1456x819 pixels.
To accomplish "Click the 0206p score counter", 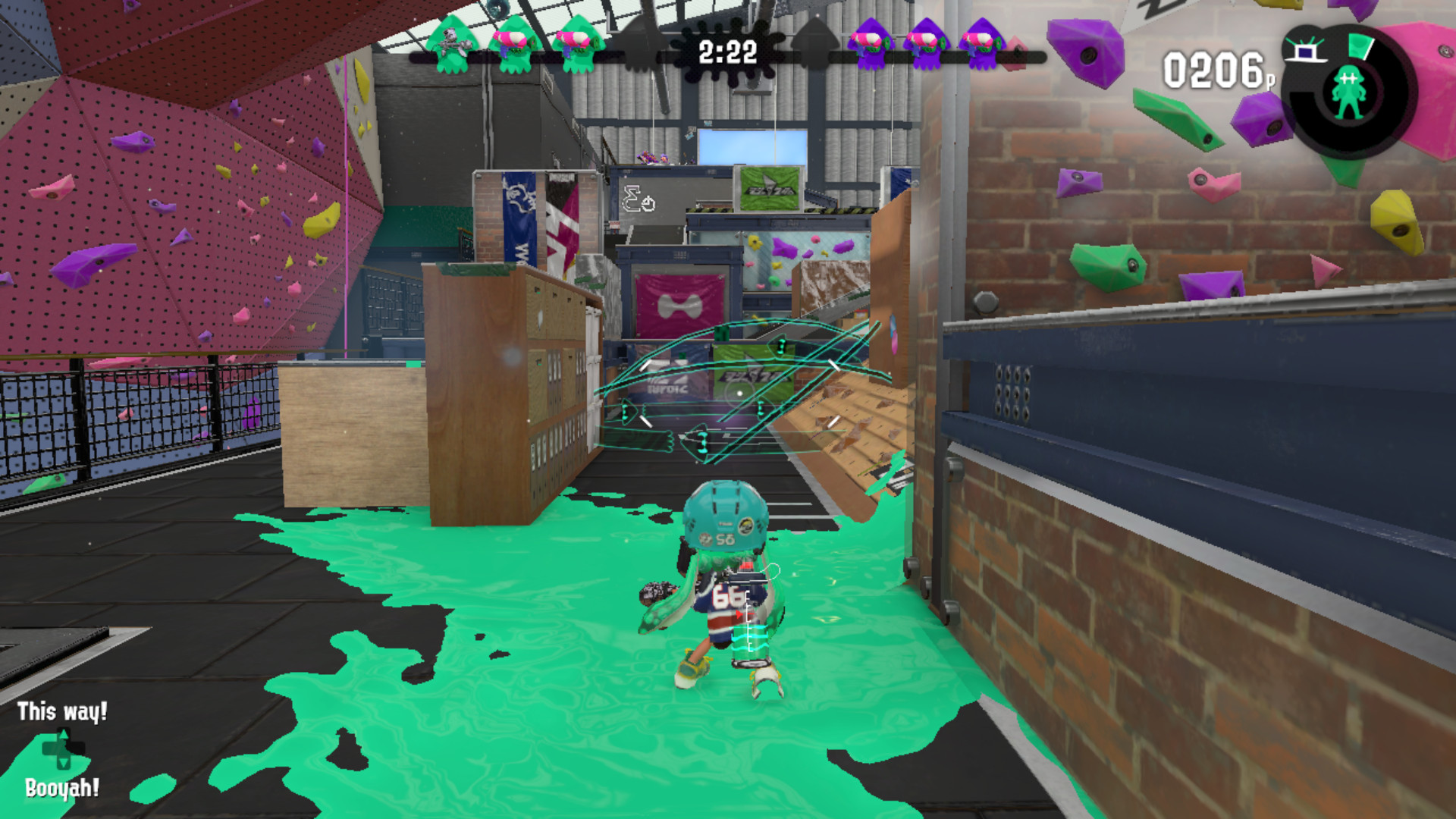I will [x=1215, y=67].
